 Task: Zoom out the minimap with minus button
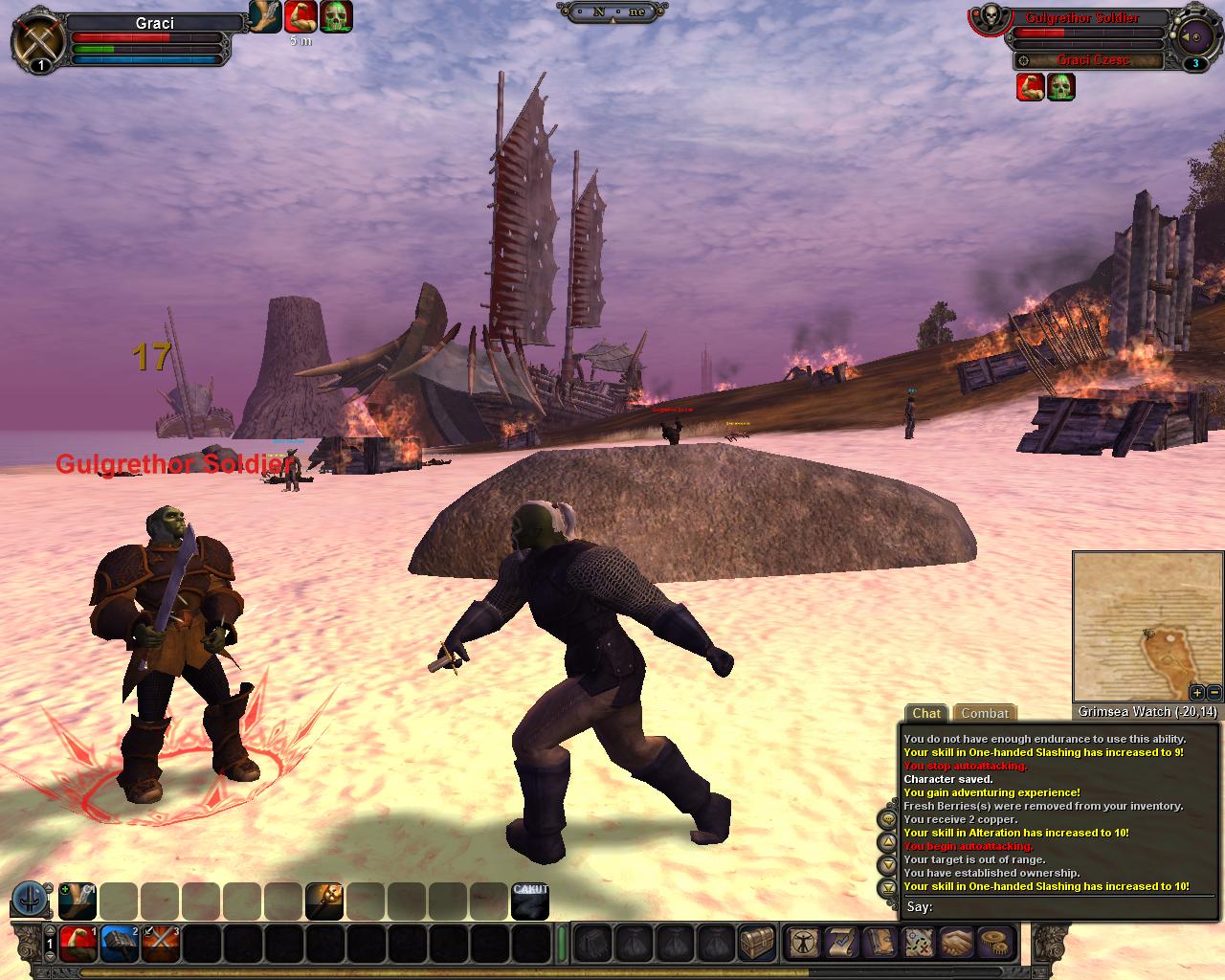[1214, 692]
